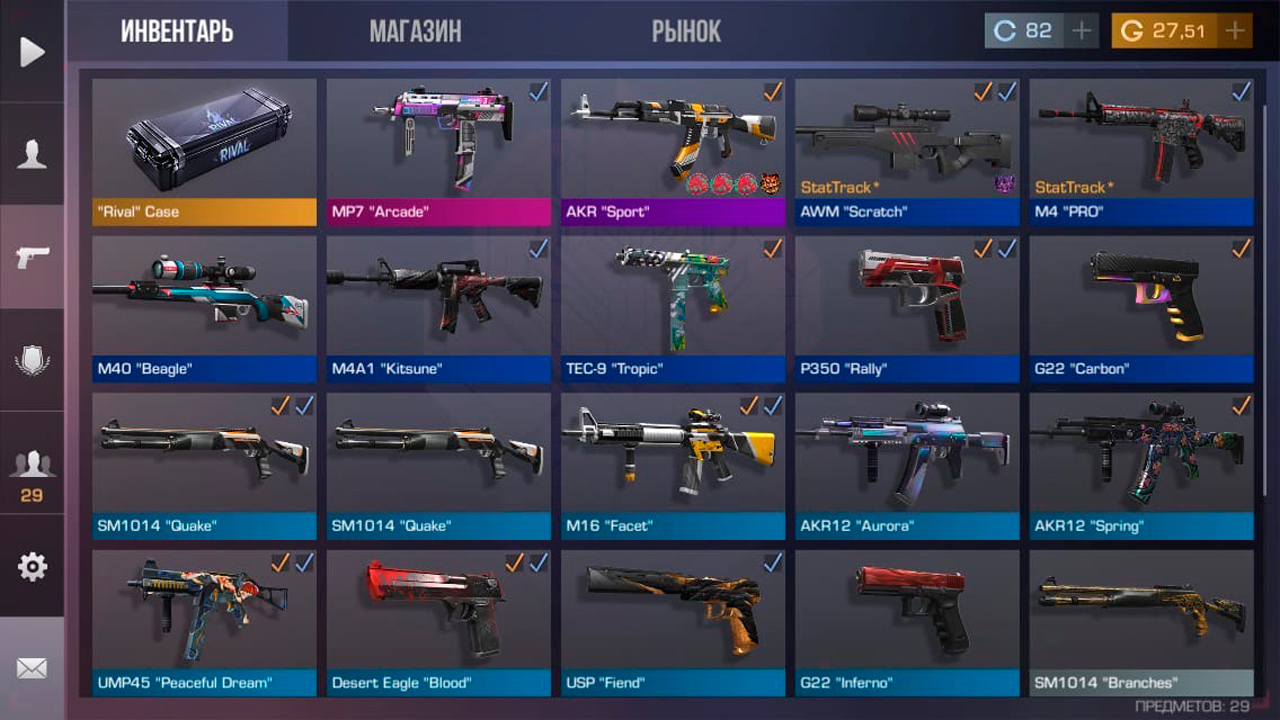This screenshot has width=1280, height=720.
Task: Switch to the Магазин tab
Action: pyautogui.click(x=415, y=31)
